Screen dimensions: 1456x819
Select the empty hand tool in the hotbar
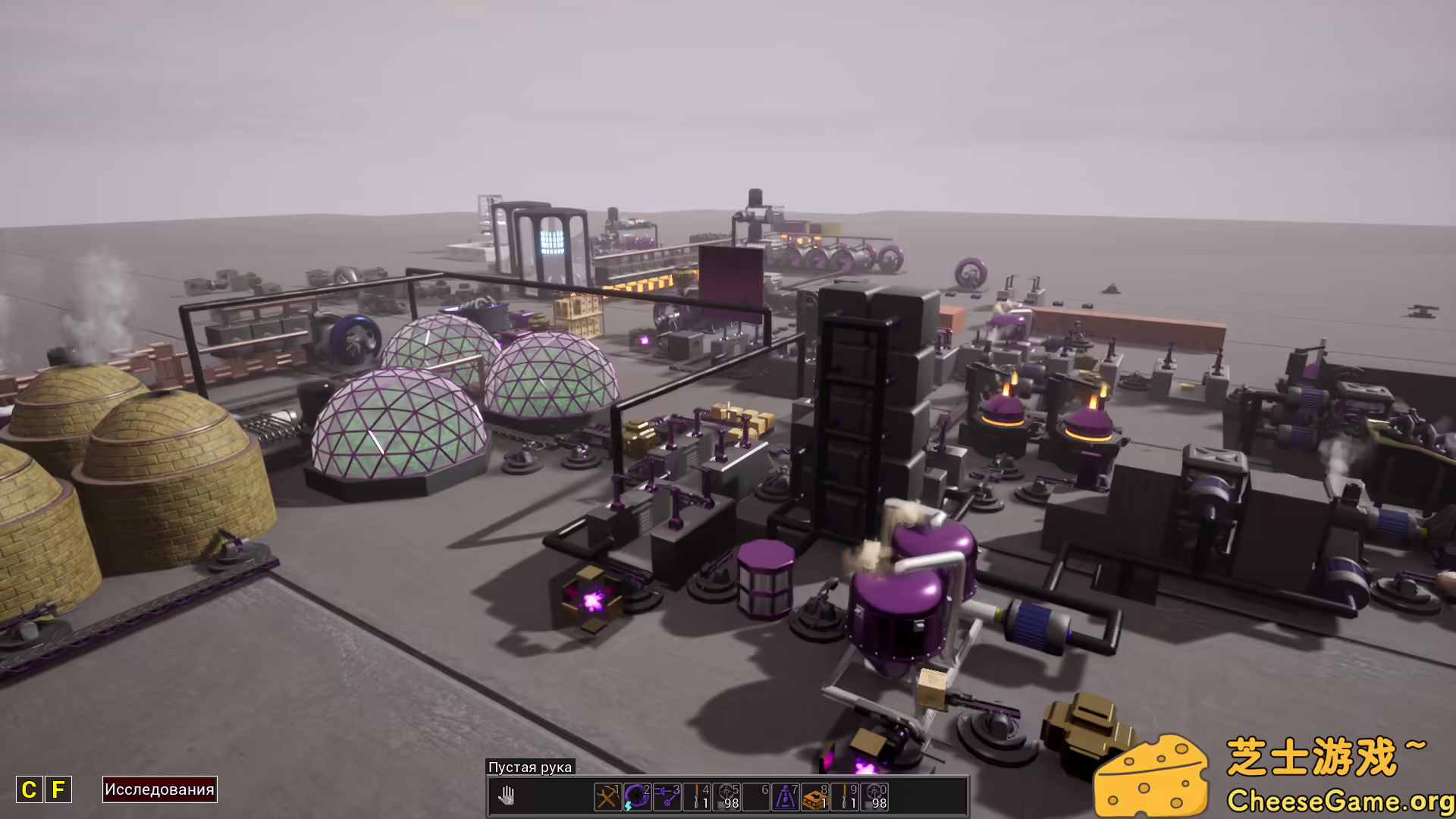click(507, 796)
